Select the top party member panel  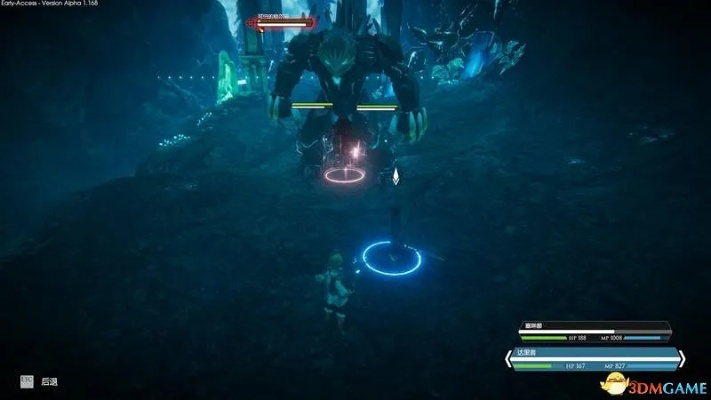[x=595, y=331]
